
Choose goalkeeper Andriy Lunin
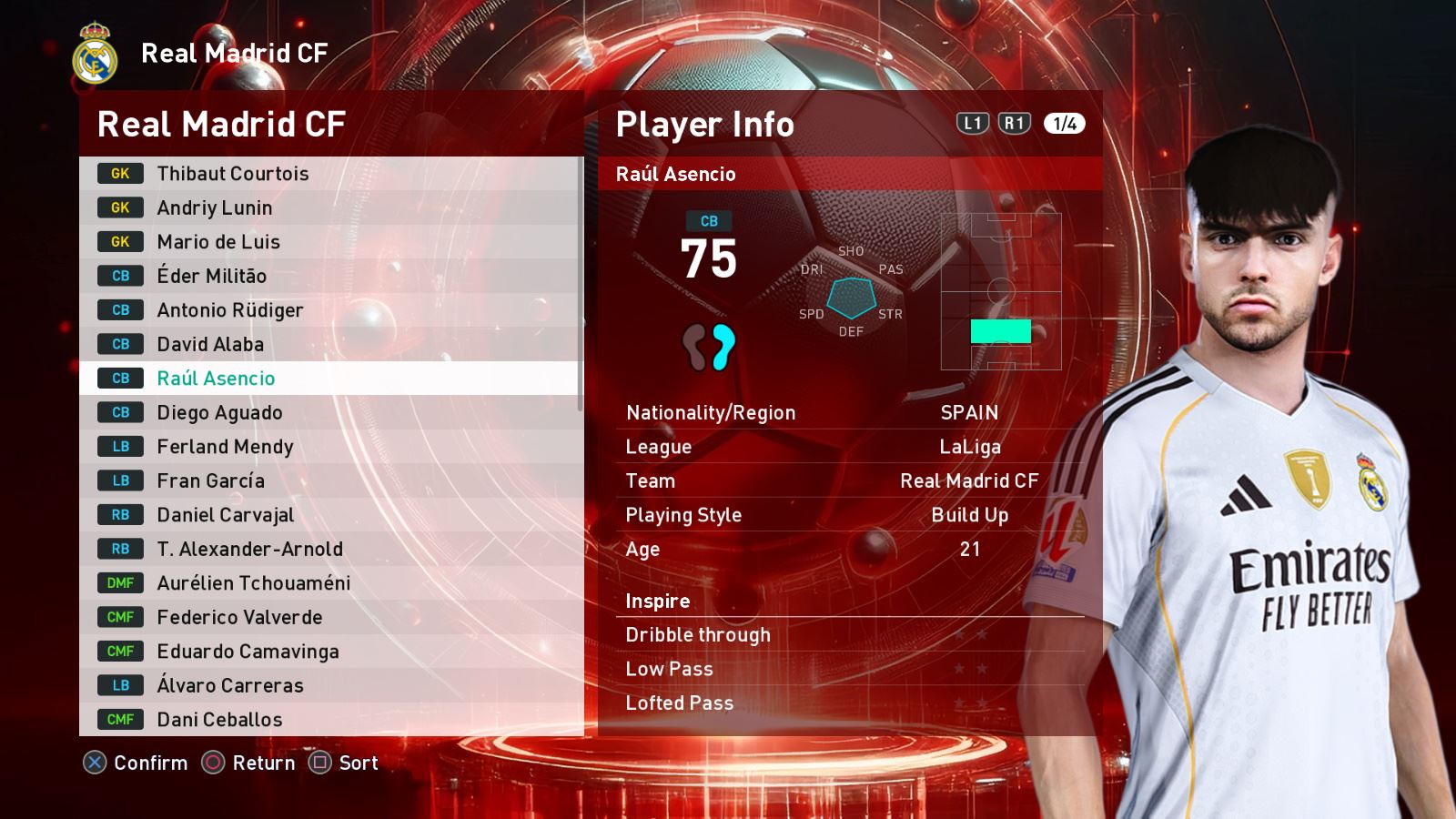pos(328,207)
